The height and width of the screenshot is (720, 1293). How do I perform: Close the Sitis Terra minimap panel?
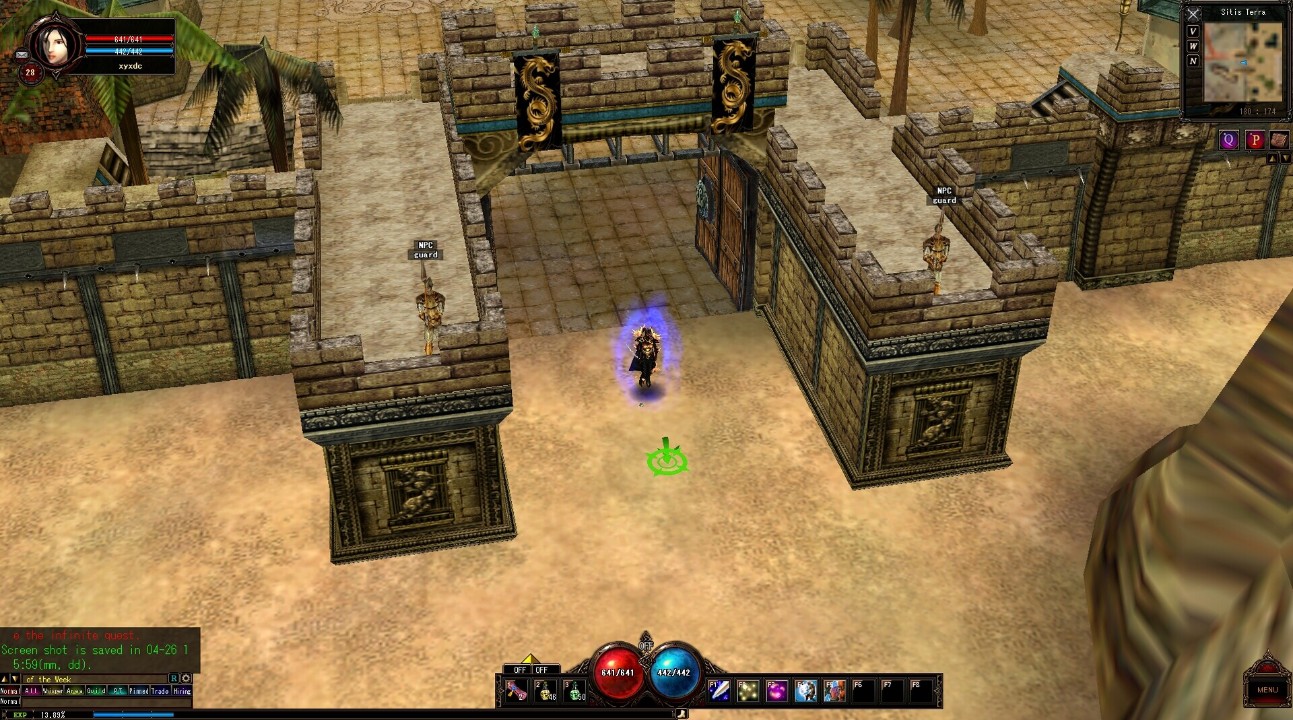[1193, 14]
